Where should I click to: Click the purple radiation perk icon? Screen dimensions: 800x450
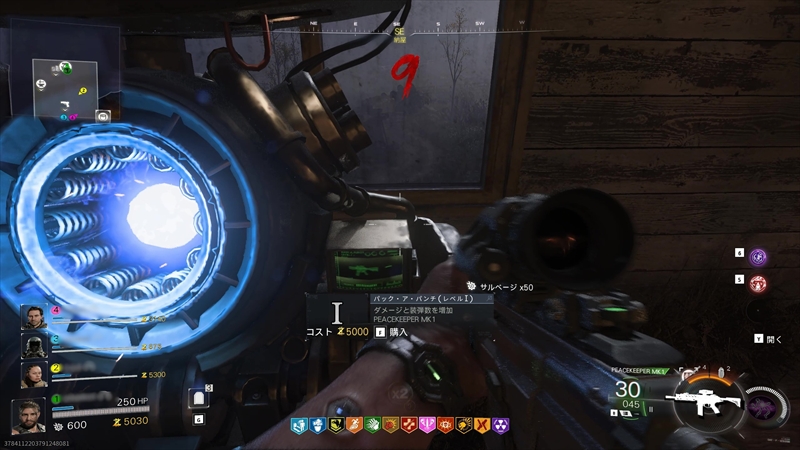coord(500,425)
